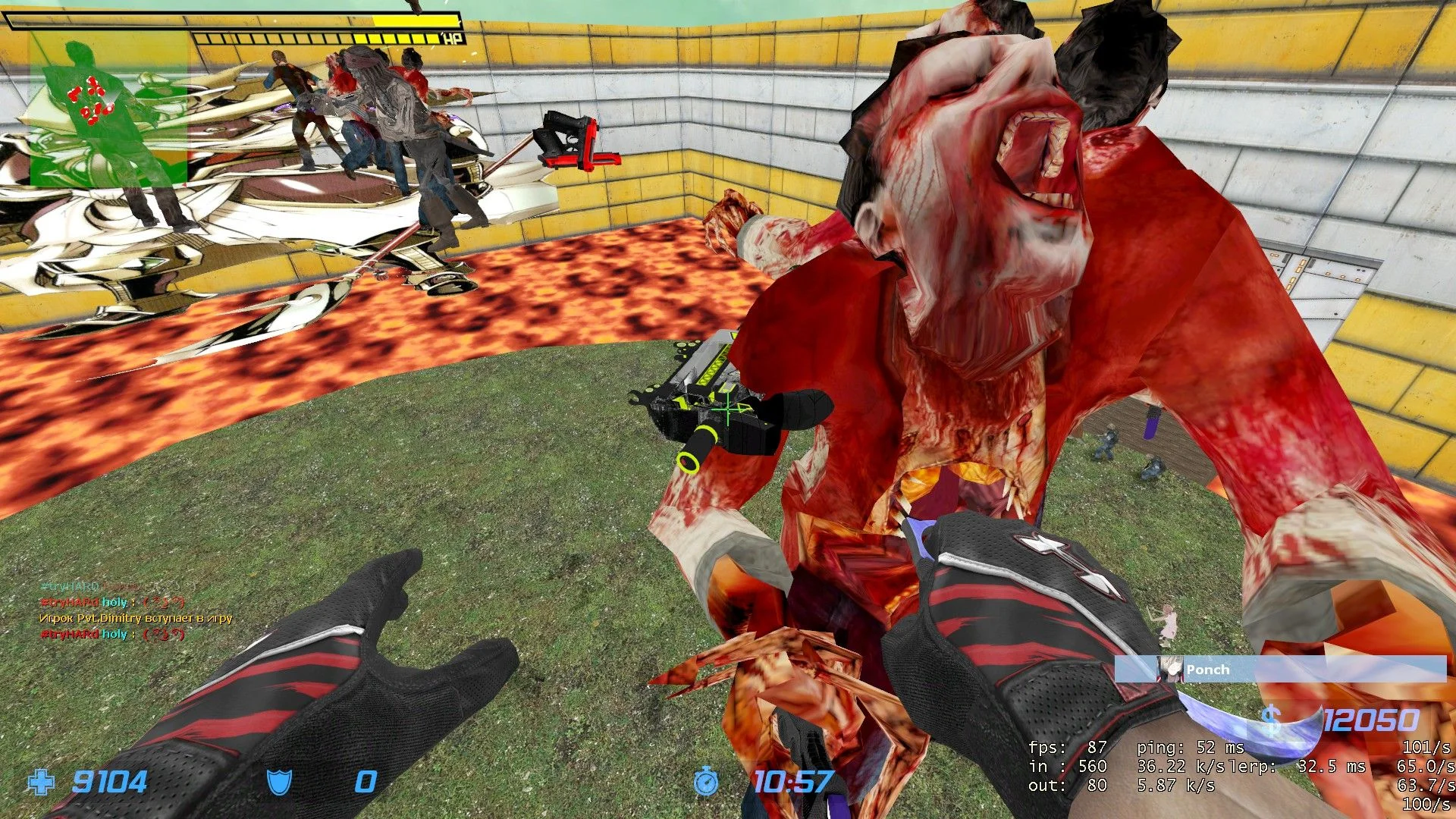Click the dollar sign money icon
Screen dimensions: 1456x819
point(1272,720)
